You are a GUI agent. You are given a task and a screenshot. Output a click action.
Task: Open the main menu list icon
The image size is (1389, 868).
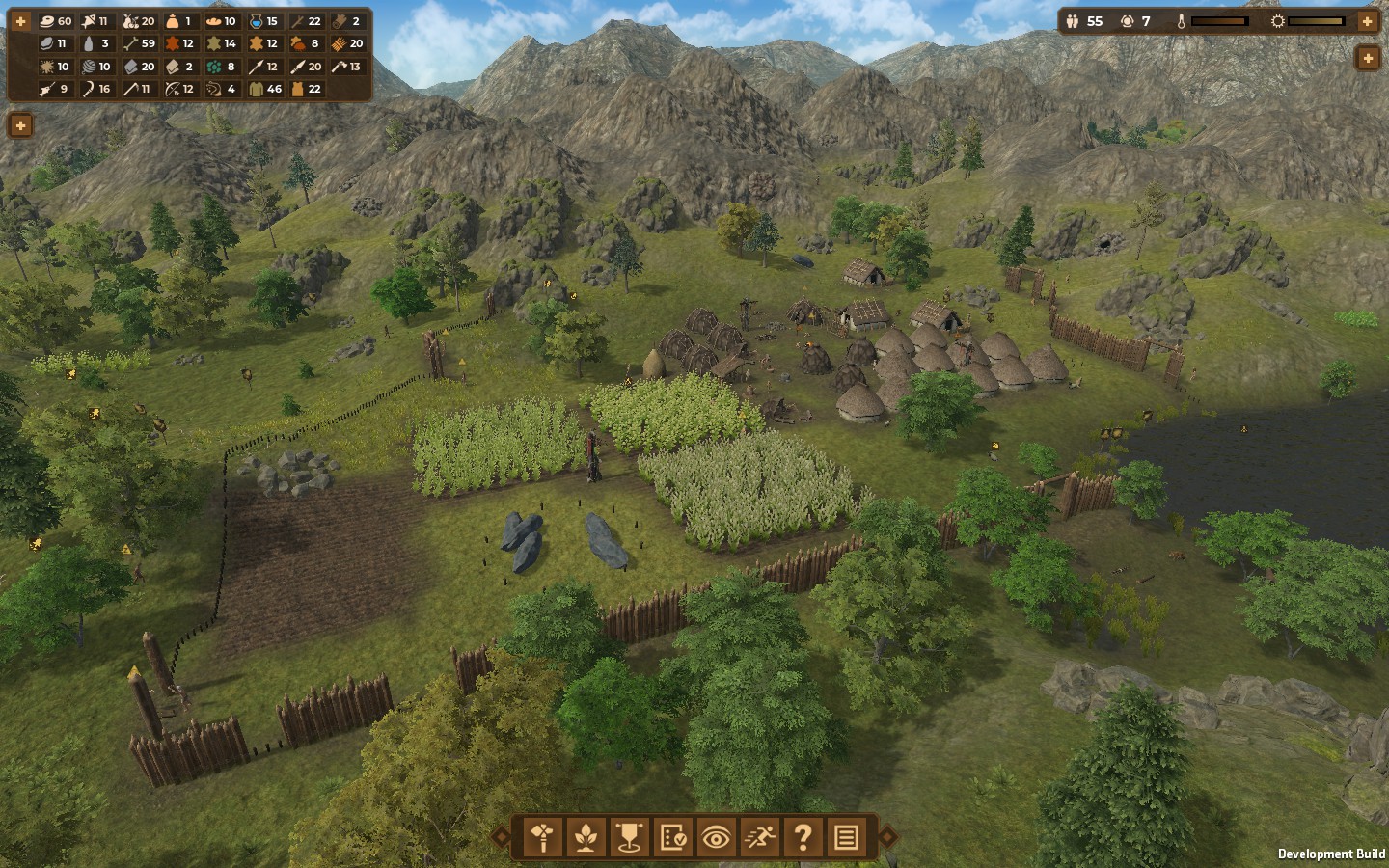coord(846,837)
